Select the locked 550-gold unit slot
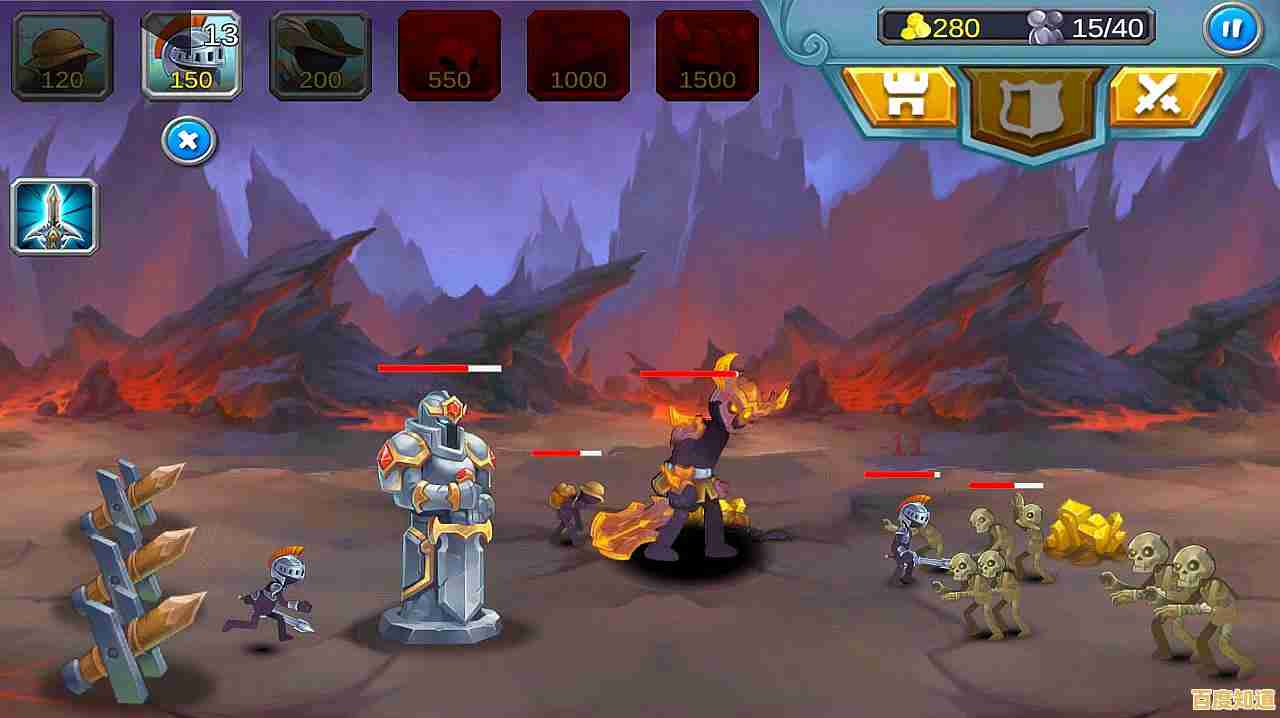Screen dimensions: 1280x718 (449, 55)
